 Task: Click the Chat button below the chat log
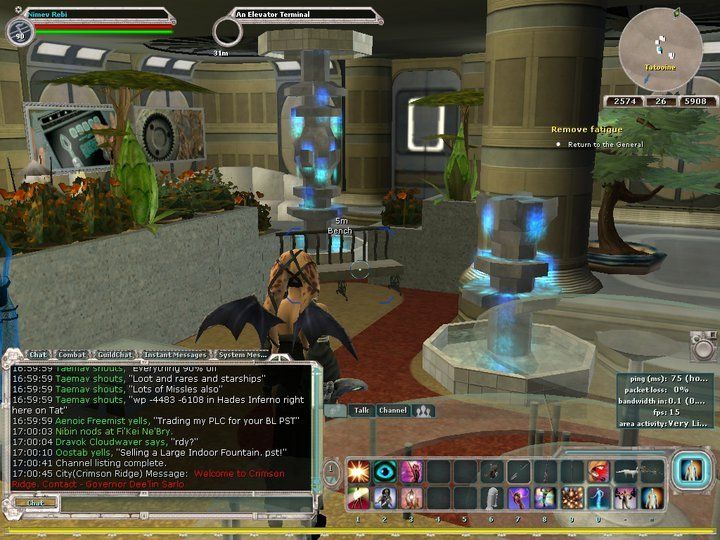pyautogui.click(x=34, y=502)
